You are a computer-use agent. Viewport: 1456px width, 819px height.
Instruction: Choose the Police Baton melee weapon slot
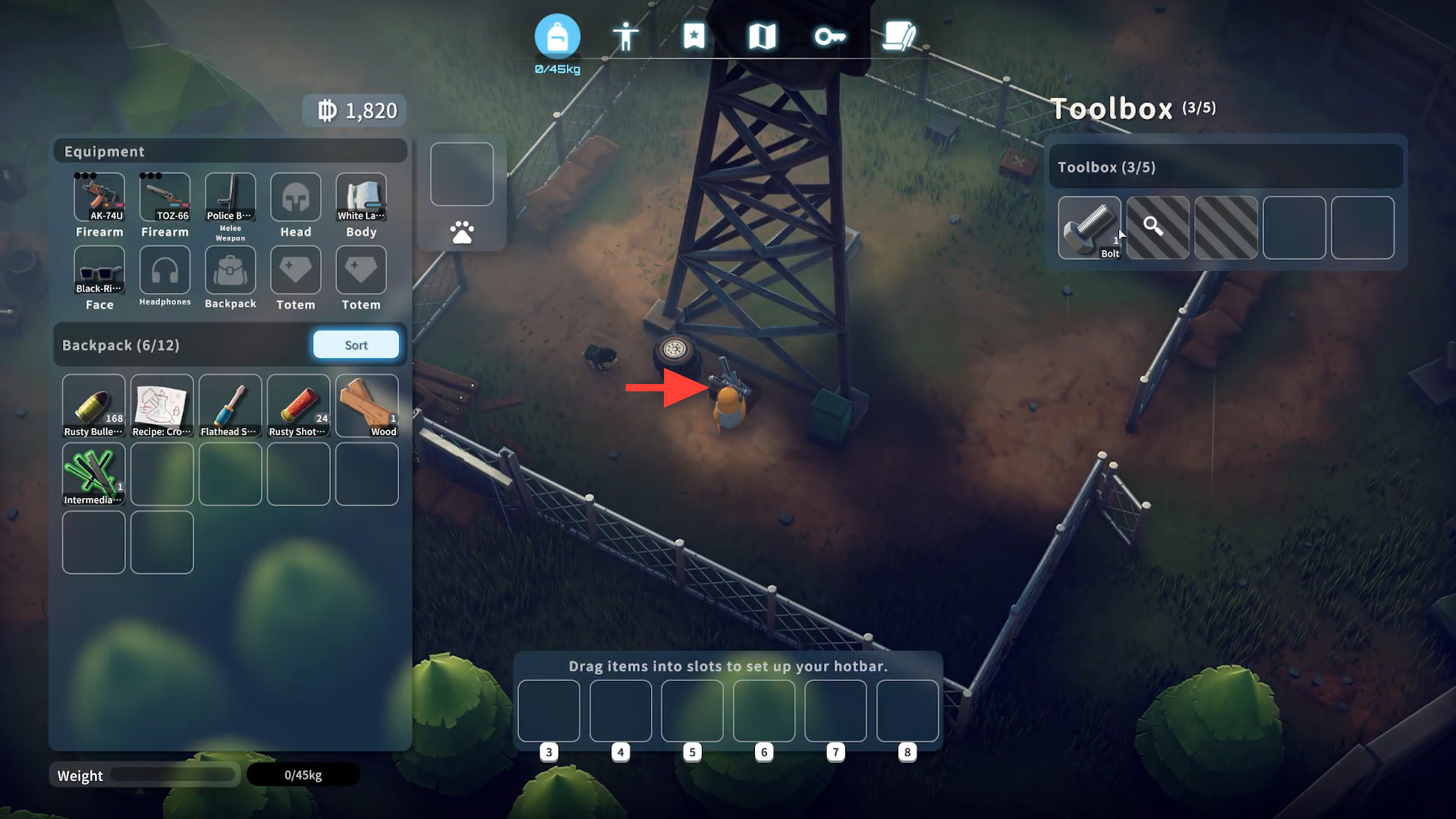pyautogui.click(x=230, y=197)
